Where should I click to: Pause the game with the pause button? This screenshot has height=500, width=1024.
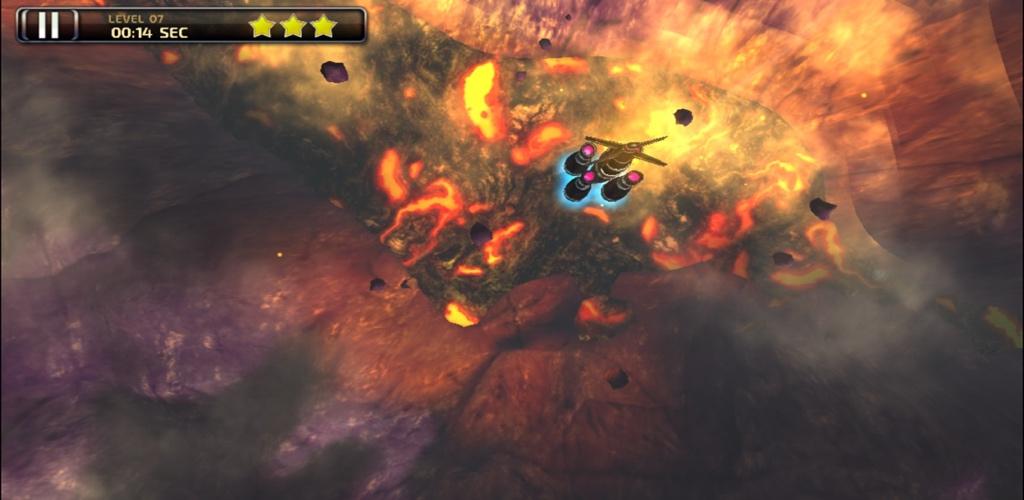48,25
